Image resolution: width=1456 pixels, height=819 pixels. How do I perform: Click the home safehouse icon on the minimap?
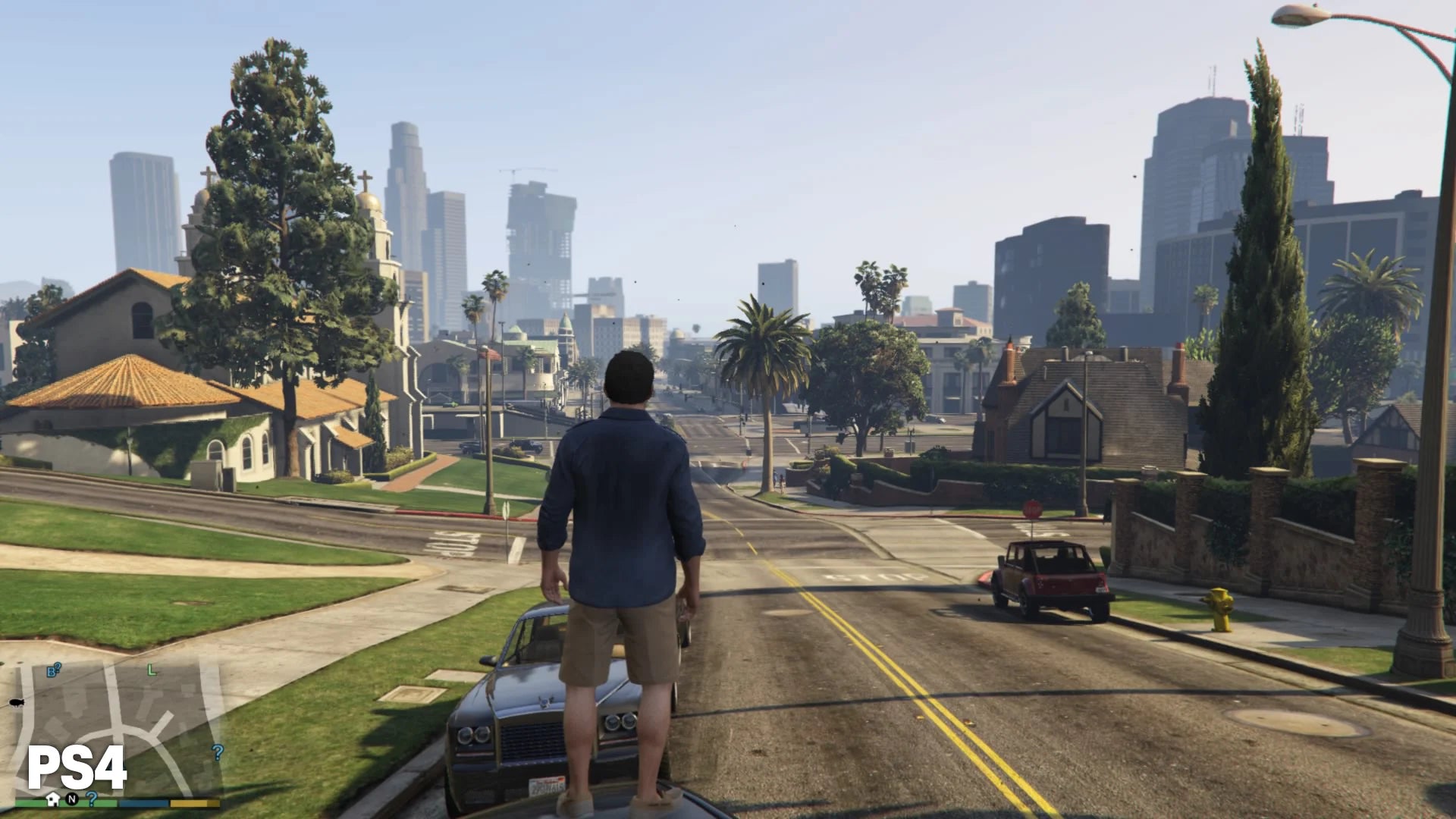pyautogui.click(x=52, y=799)
